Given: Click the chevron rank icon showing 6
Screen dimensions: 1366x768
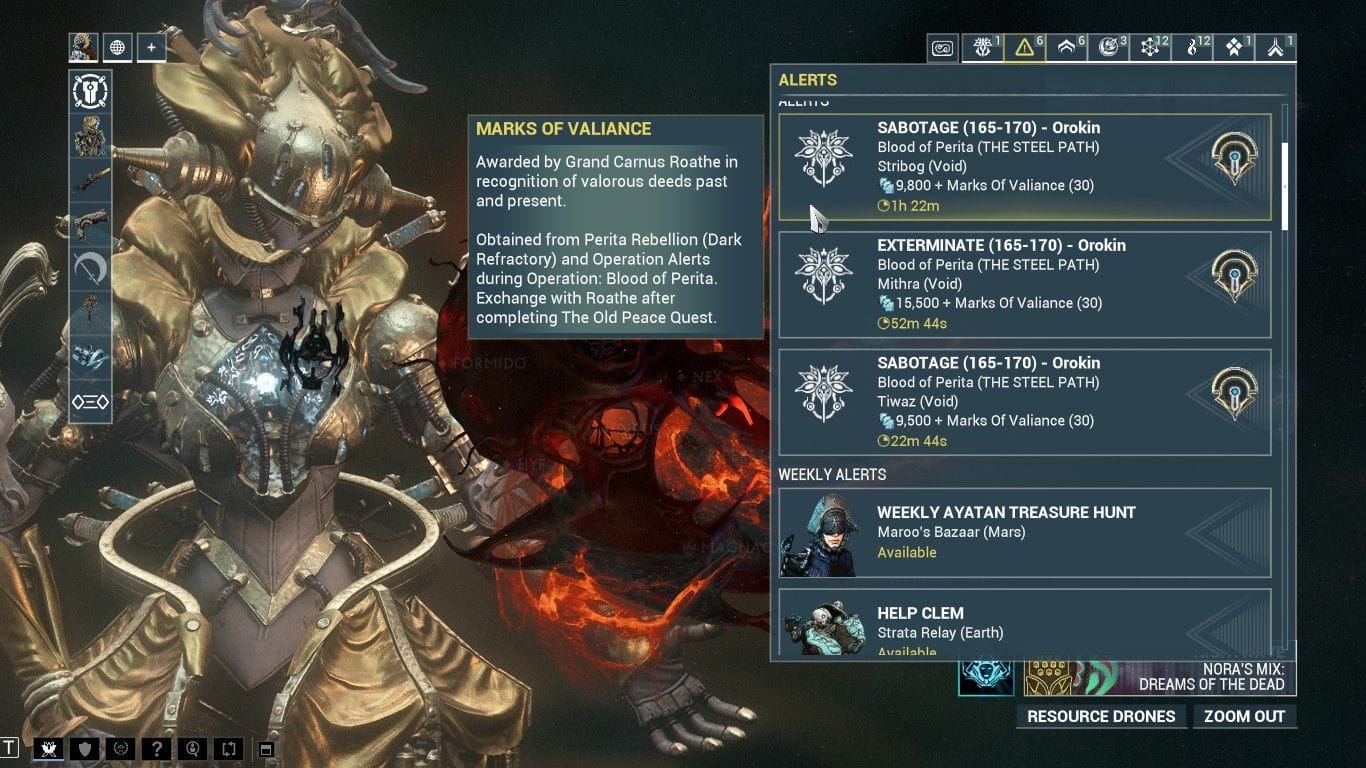Looking at the screenshot, I should point(1065,47).
